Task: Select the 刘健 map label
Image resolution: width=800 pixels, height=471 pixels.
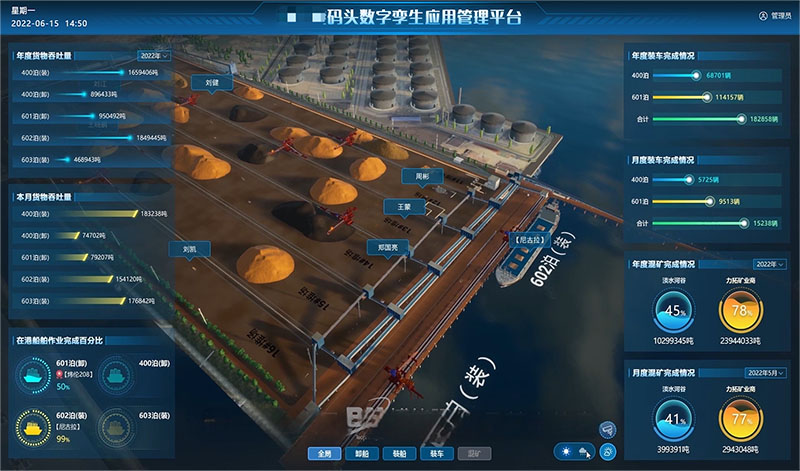Action: 211,83
